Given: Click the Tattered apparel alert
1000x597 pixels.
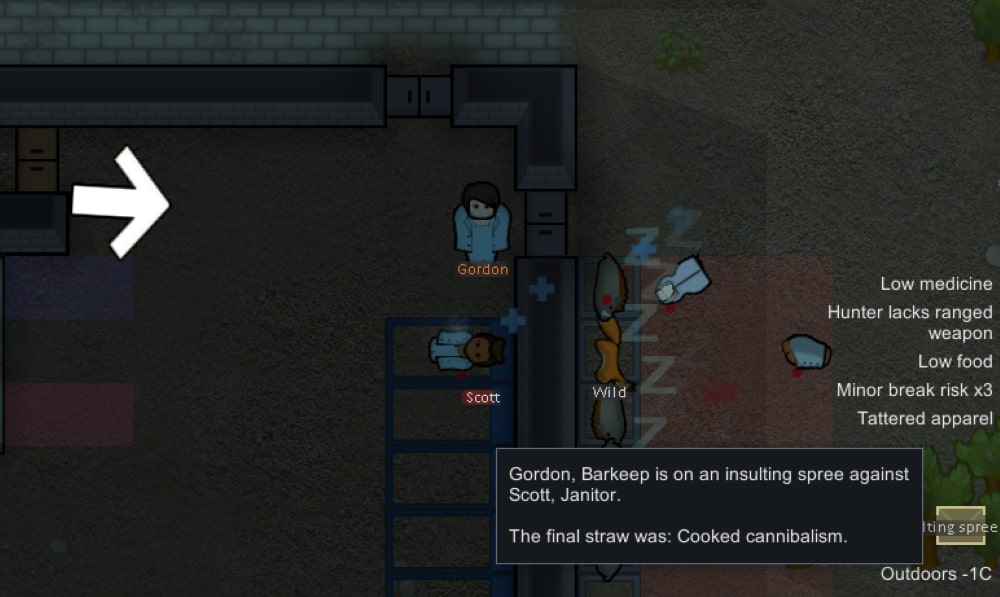Looking at the screenshot, I should coord(925,418).
